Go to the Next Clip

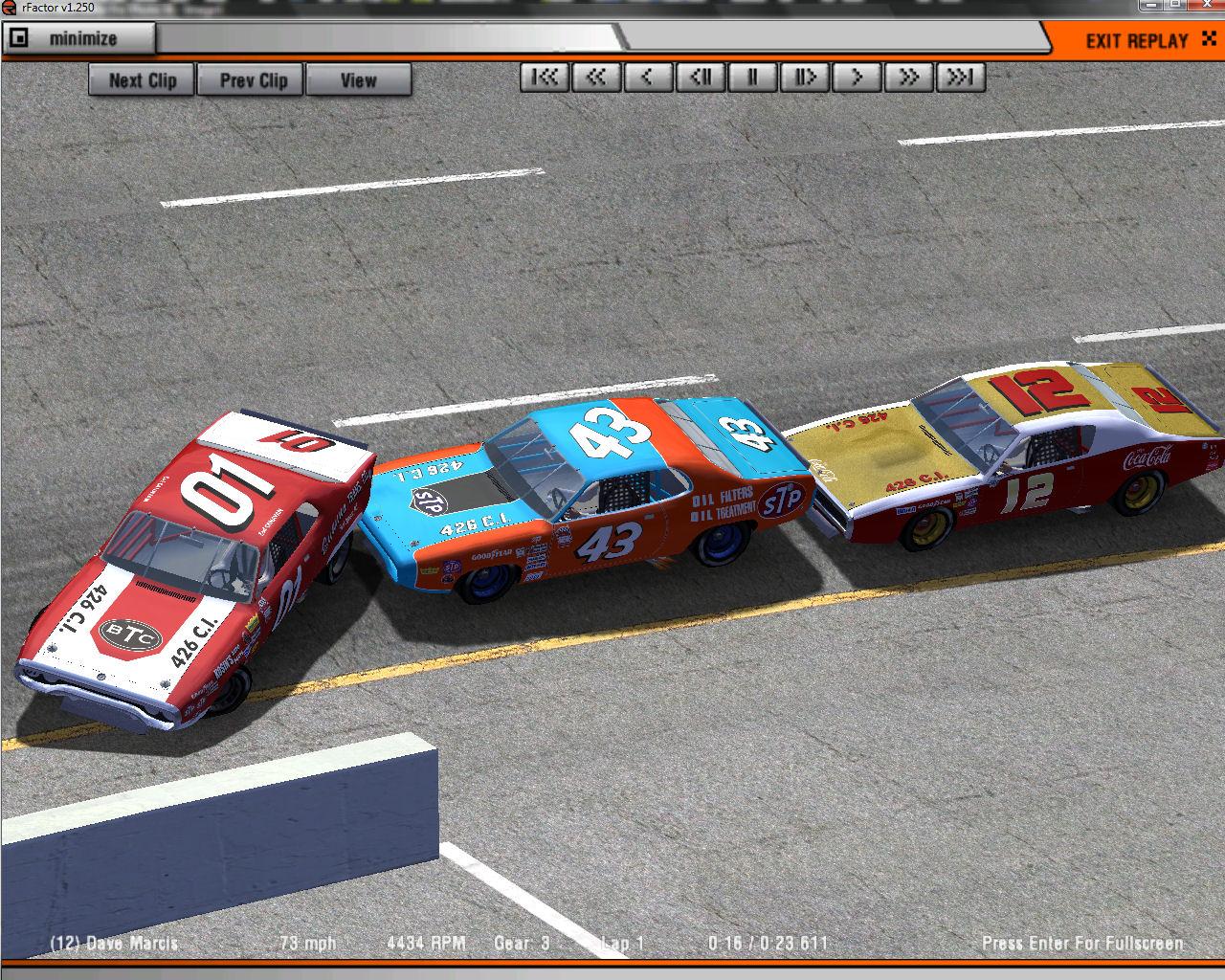[x=142, y=80]
